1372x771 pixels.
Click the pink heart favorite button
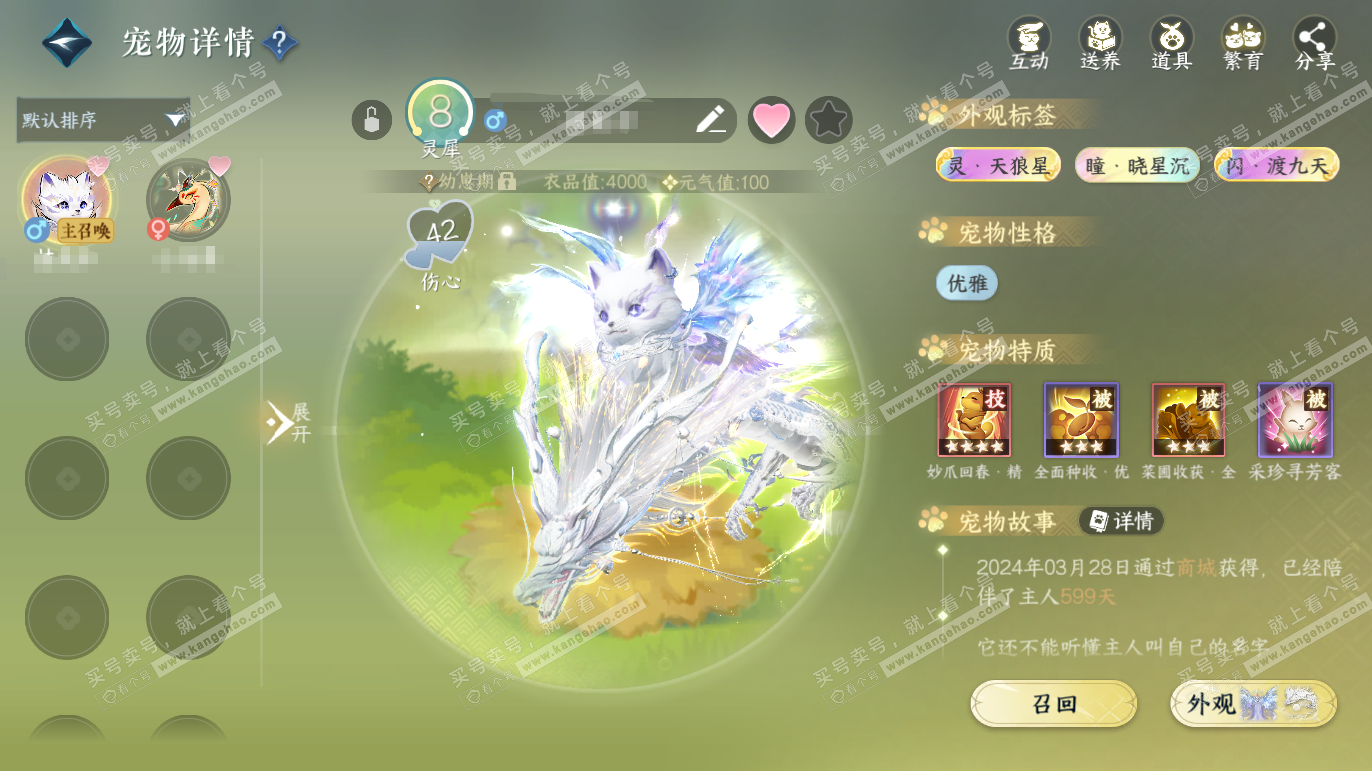pyautogui.click(x=771, y=120)
